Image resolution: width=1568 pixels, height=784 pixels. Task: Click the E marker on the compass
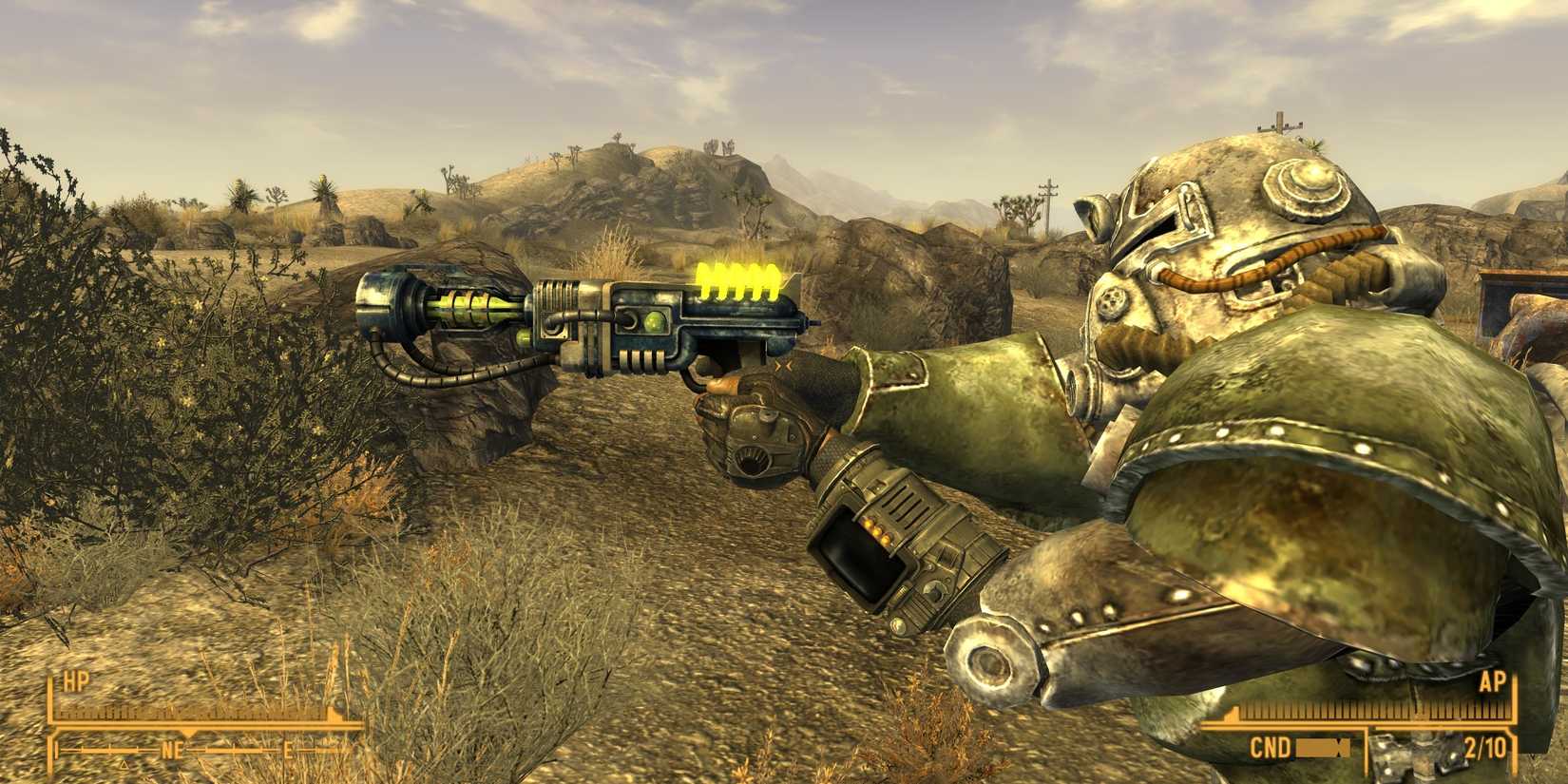pos(287,750)
